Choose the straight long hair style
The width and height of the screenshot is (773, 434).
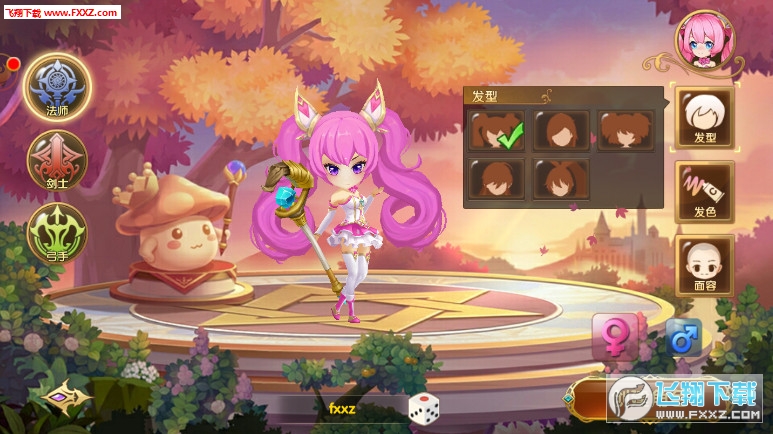[x=561, y=131]
